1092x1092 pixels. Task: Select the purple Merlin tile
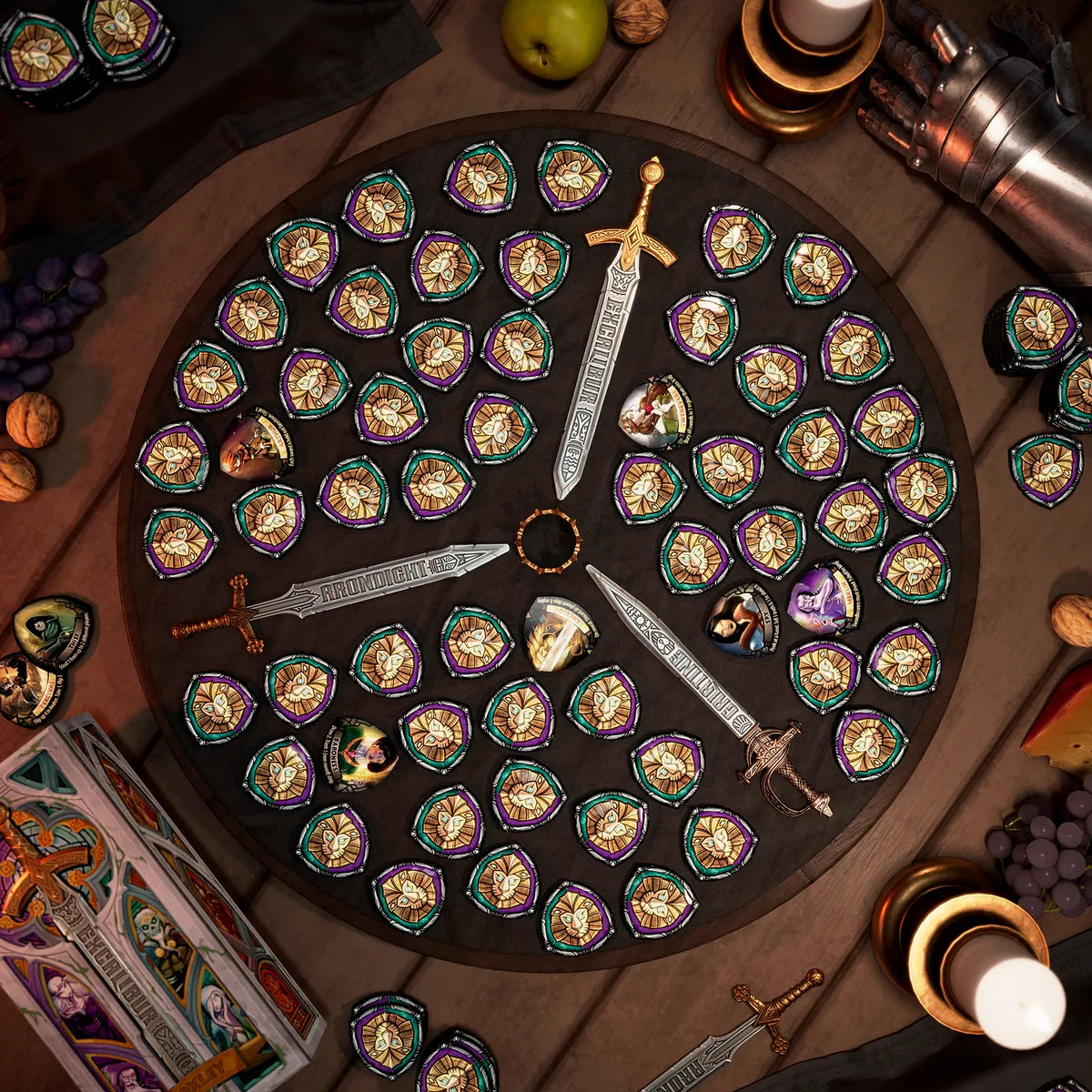click(823, 598)
